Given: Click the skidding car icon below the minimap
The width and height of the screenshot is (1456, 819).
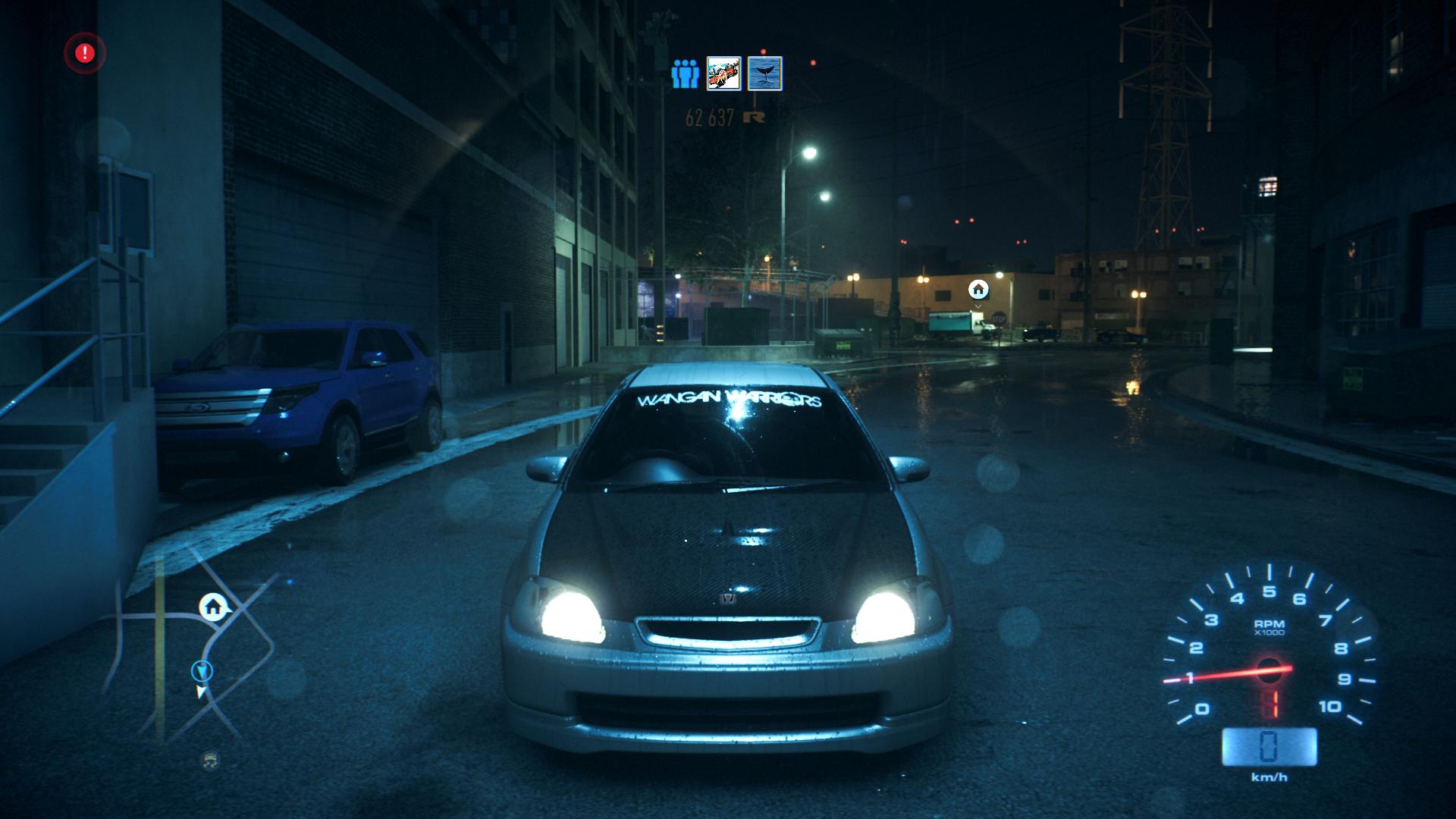Looking at the screenshot, I should coord(209,760).
